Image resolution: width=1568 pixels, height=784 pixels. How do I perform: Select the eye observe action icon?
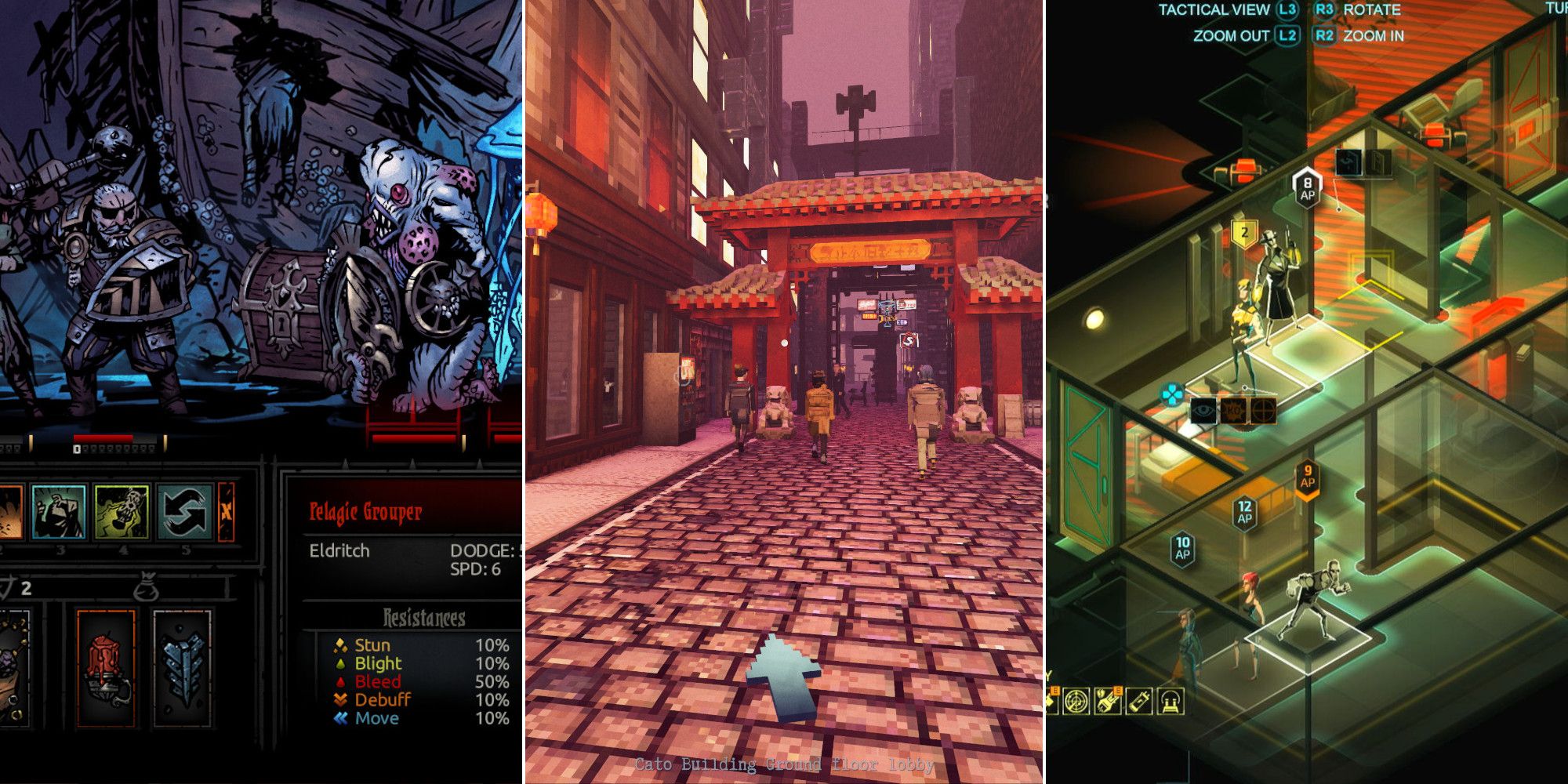pyautogui.click(x=1203, y=410)
